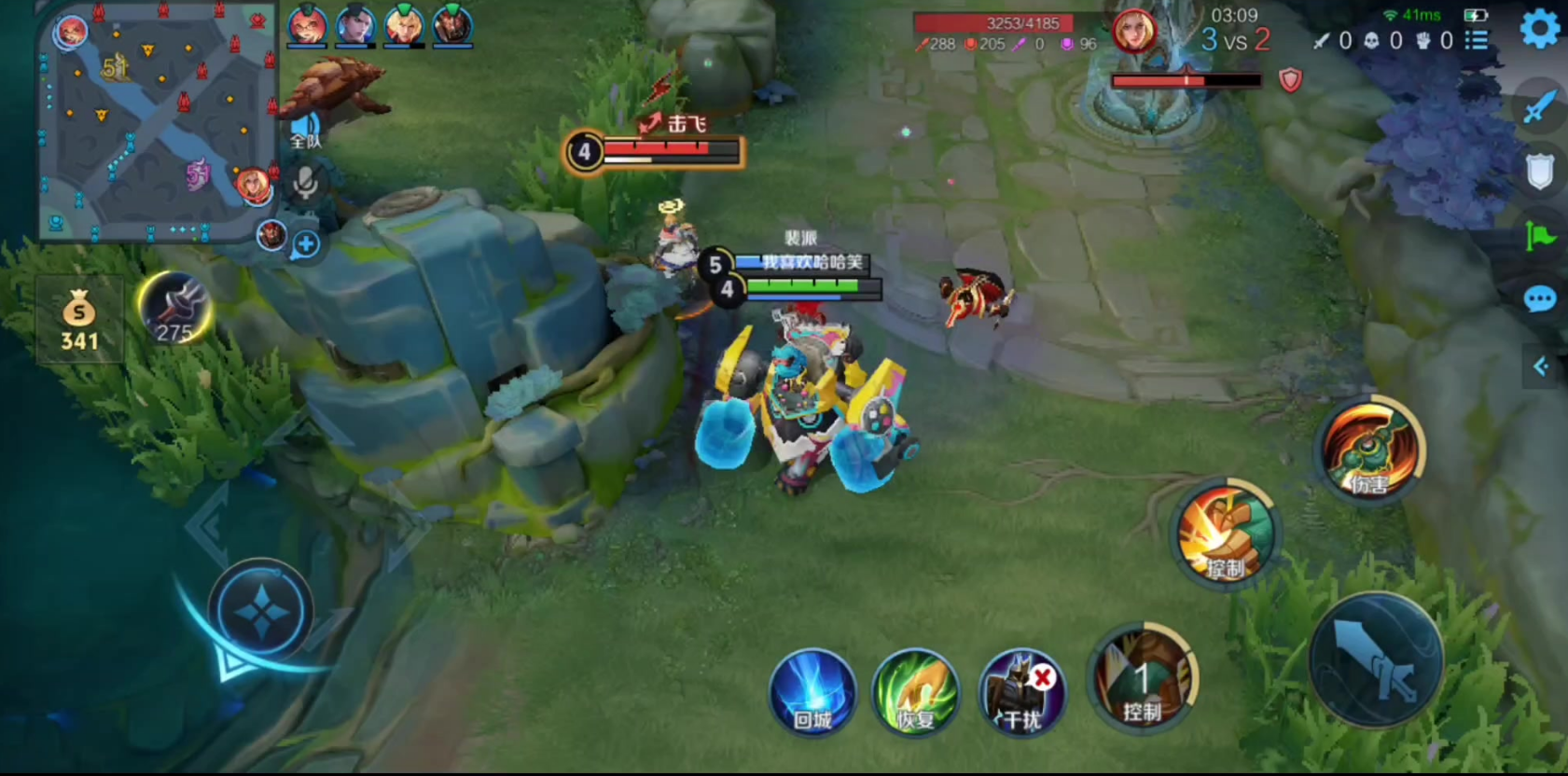Choose the white shield signal icon
The height and width of the screenshot is (776, 1568).
pyautogui.click(x=1539, y=172)
